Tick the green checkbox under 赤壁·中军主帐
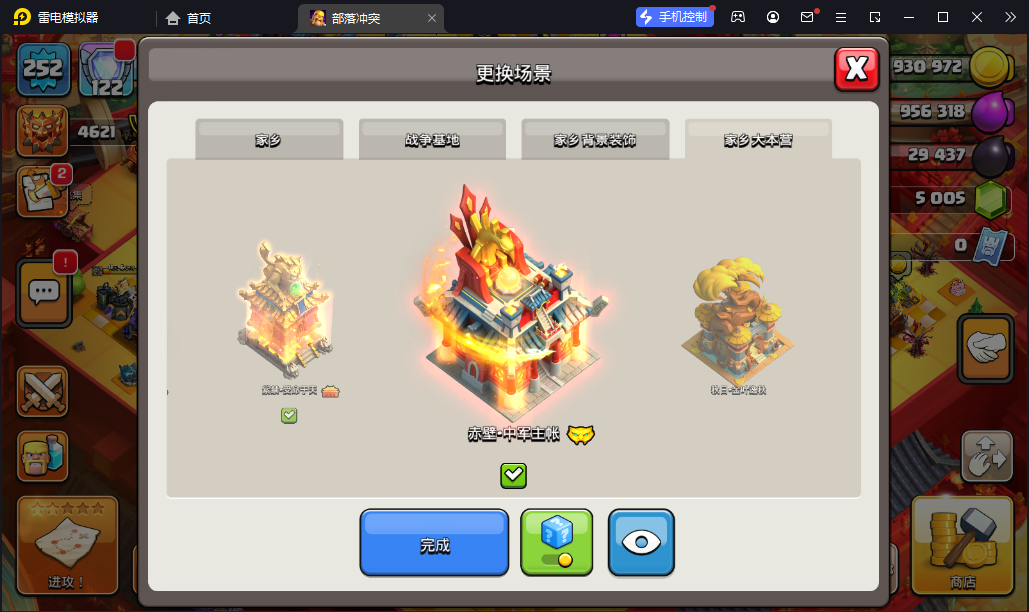 [513, 475]
